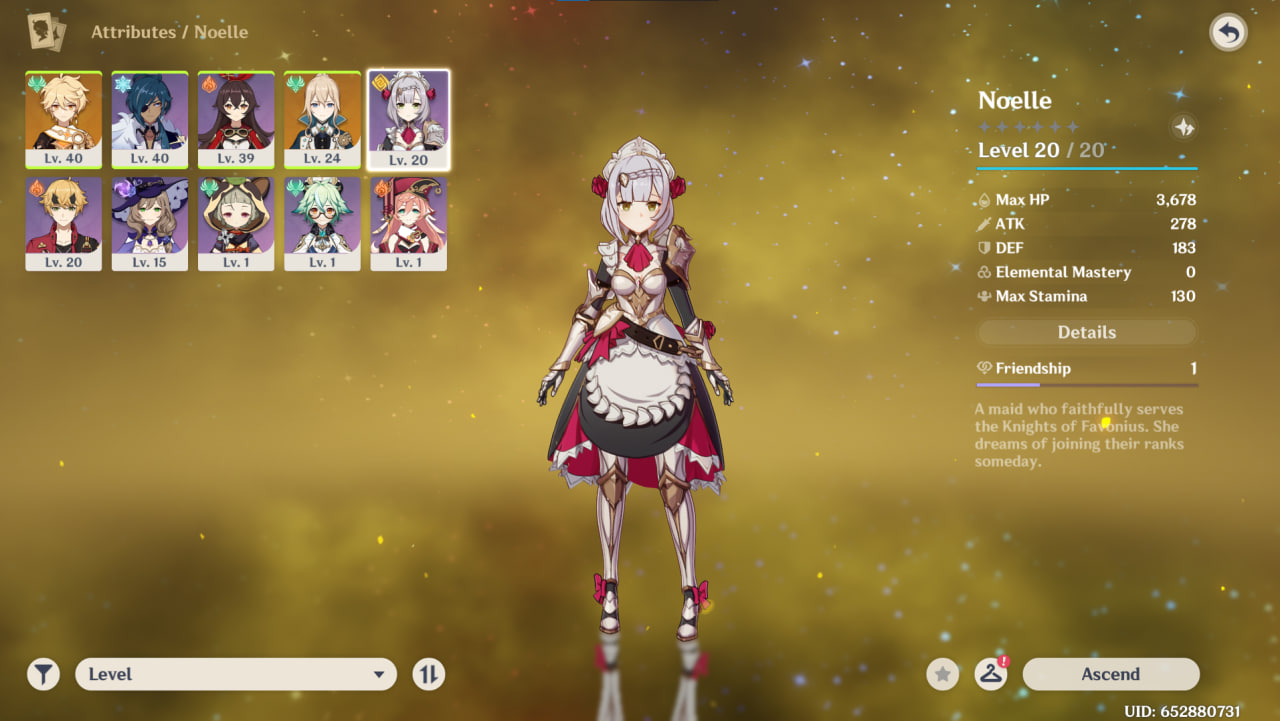Pick Sucrose's character portrait

[x=322, y=223]
